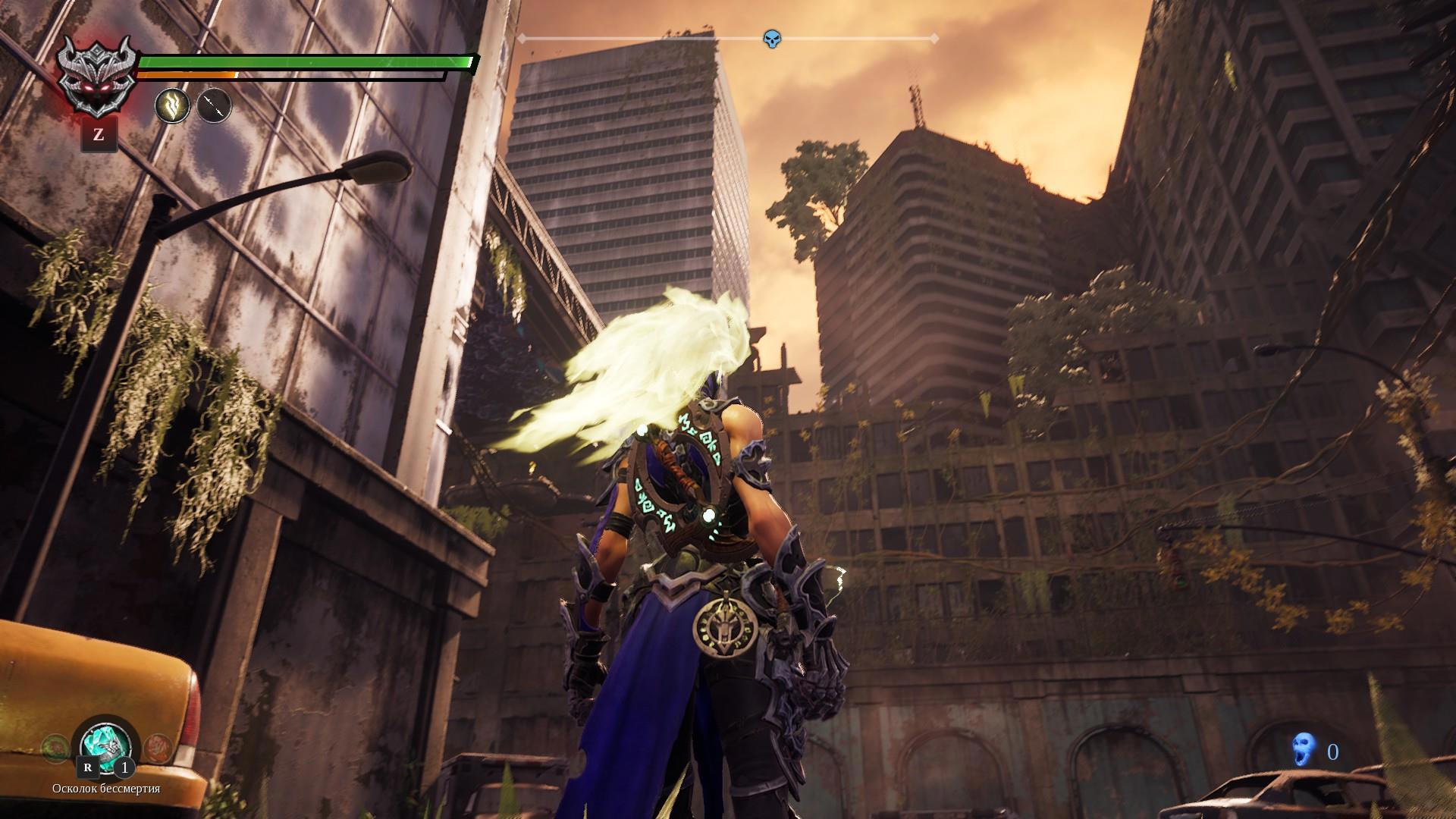The height and width of the screenshot is (819, 1456).
Task: Switch to the faded green item slot
Action: [x=55, y=748]
